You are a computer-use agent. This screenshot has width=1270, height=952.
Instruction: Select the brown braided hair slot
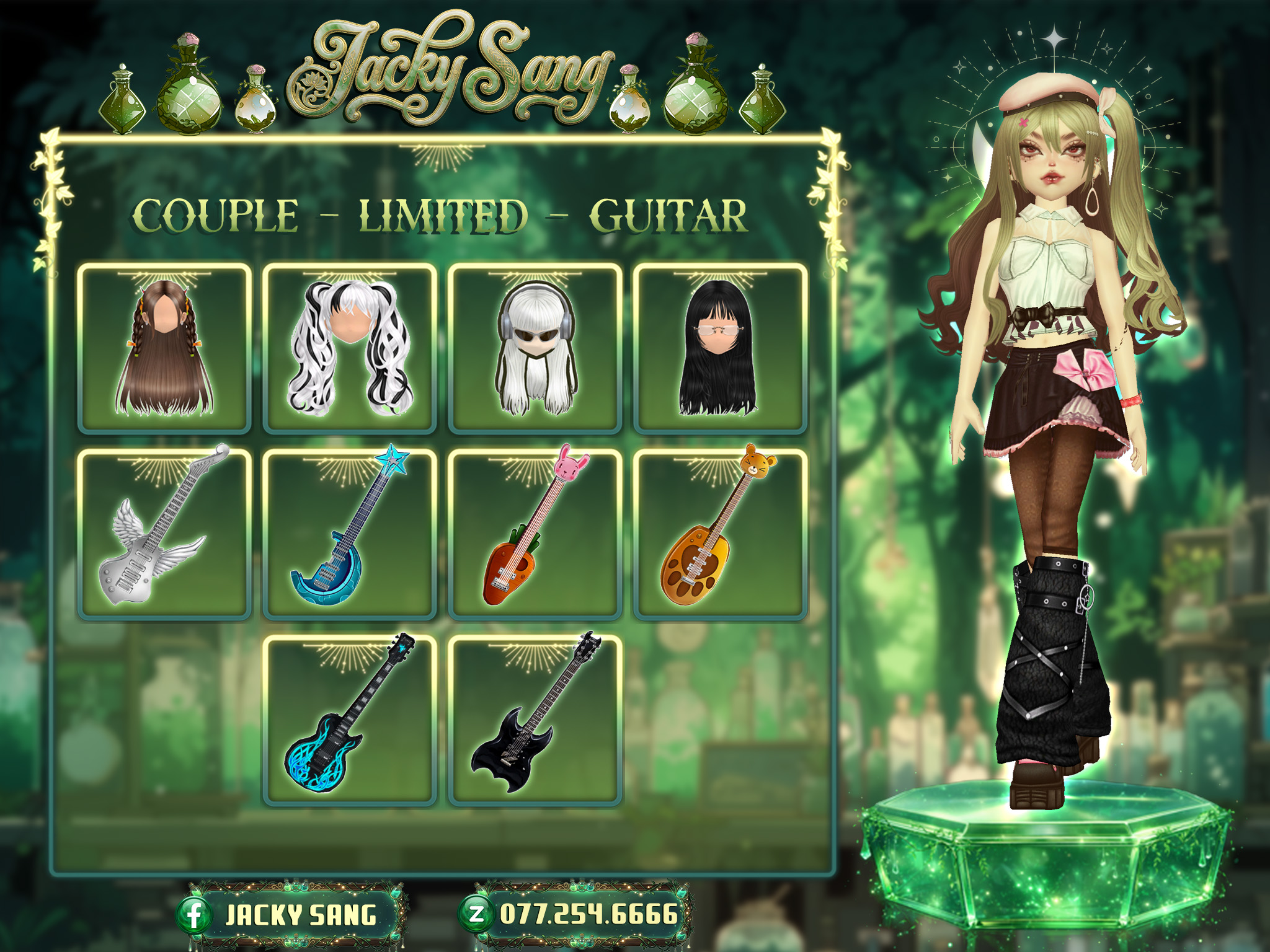[x=164, y=348]
